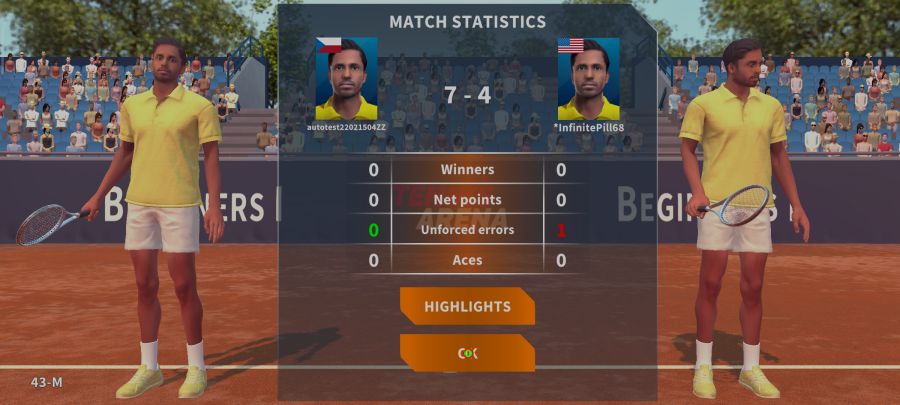This screenshot has width=900, height=405.
Task: Confirm match statistics with the OK button
Action: 467,353
